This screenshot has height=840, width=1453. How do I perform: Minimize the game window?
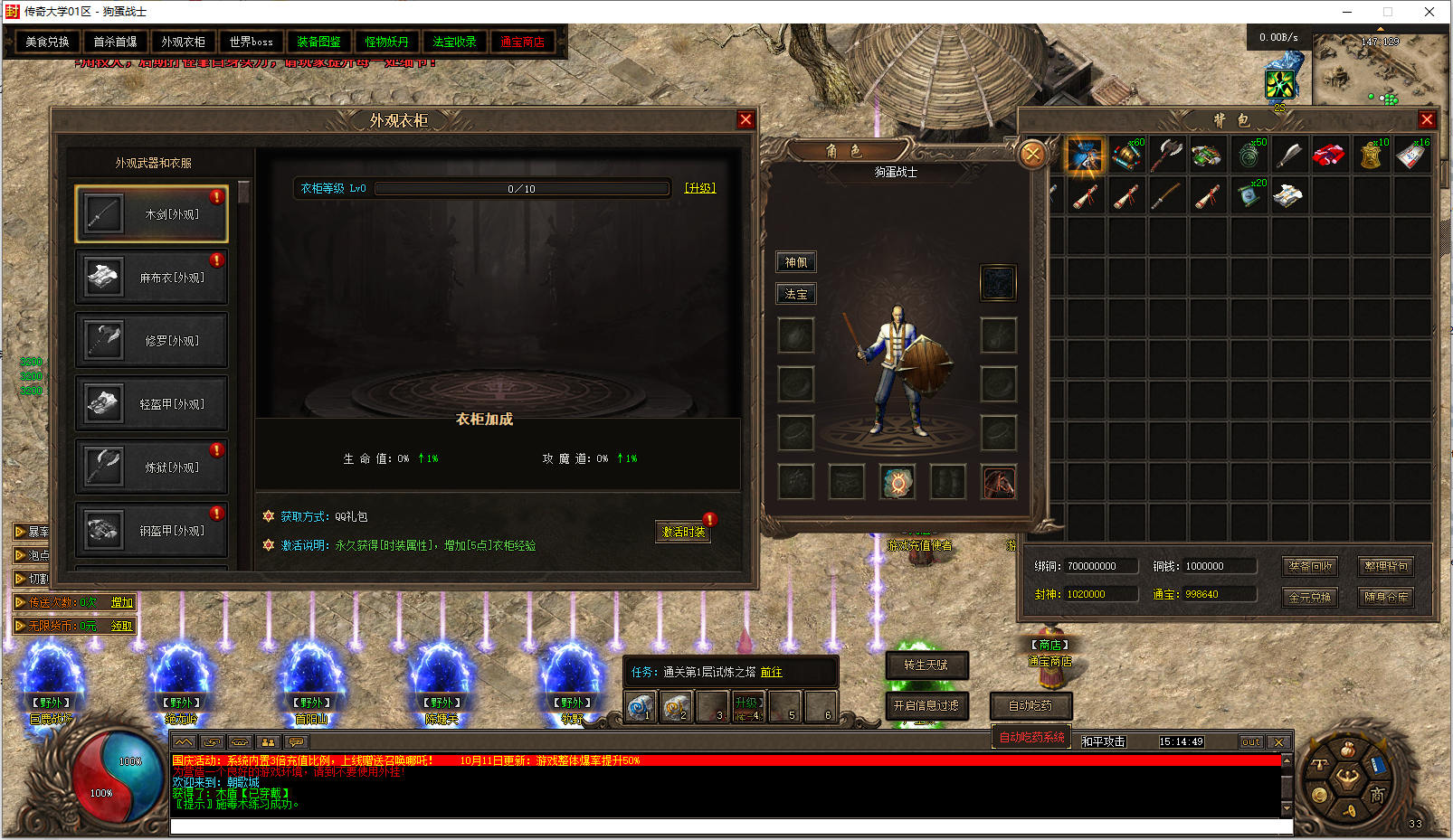pyautogui.click(x=1347, y=12)
